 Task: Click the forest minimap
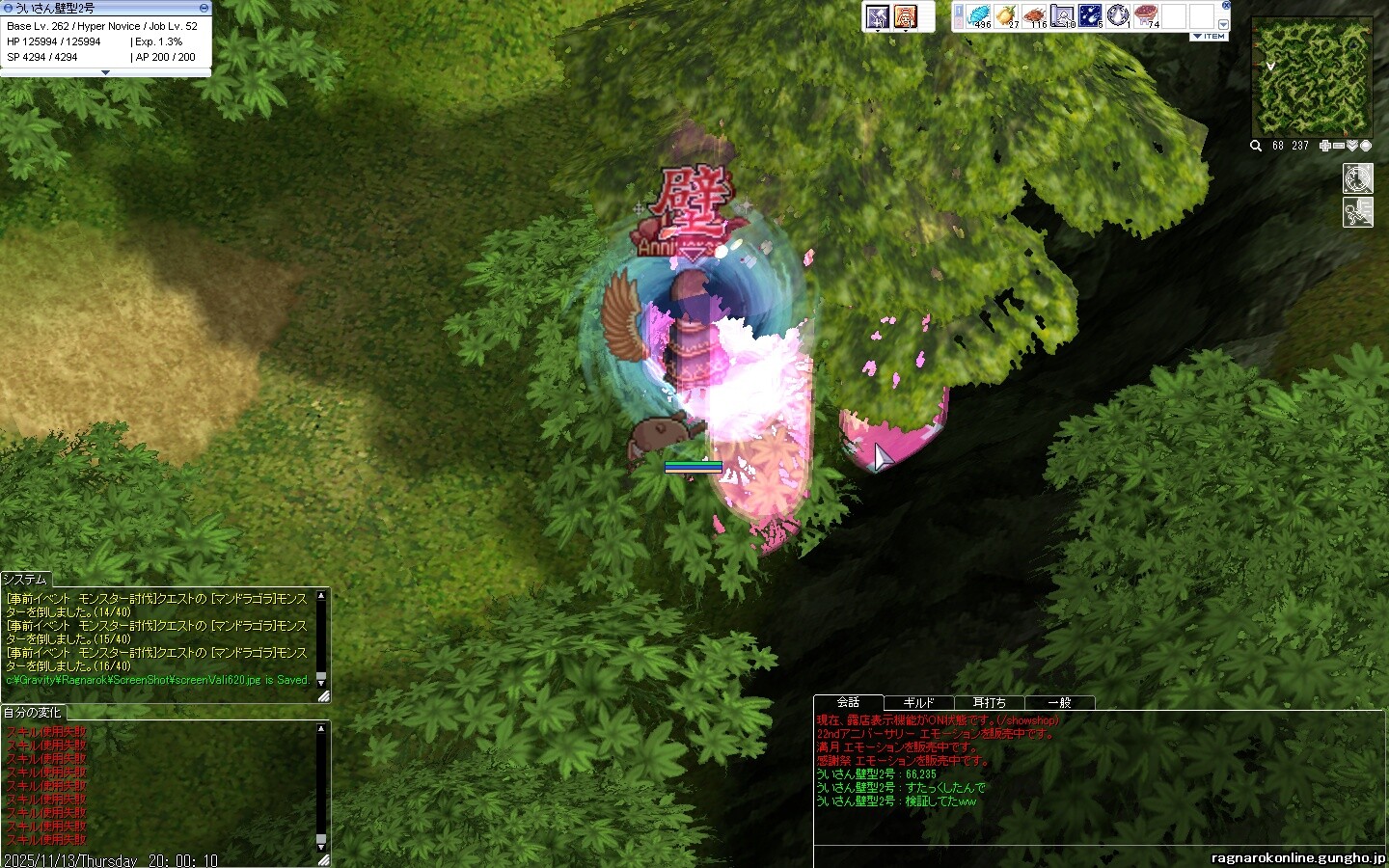(x=1311, y=77)
